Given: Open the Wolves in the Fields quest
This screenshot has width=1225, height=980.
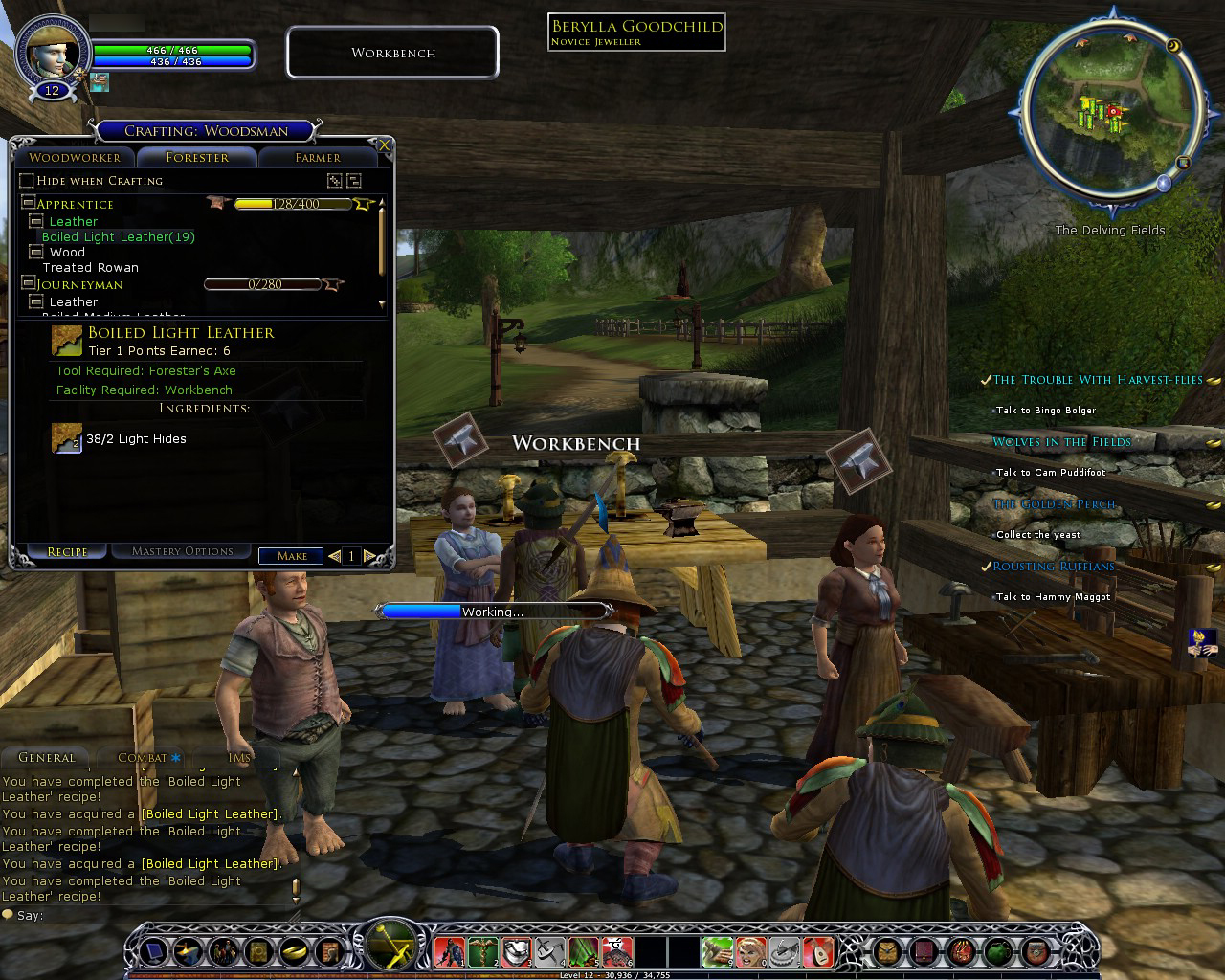Looking at the screenshot, I should 1061,442.
